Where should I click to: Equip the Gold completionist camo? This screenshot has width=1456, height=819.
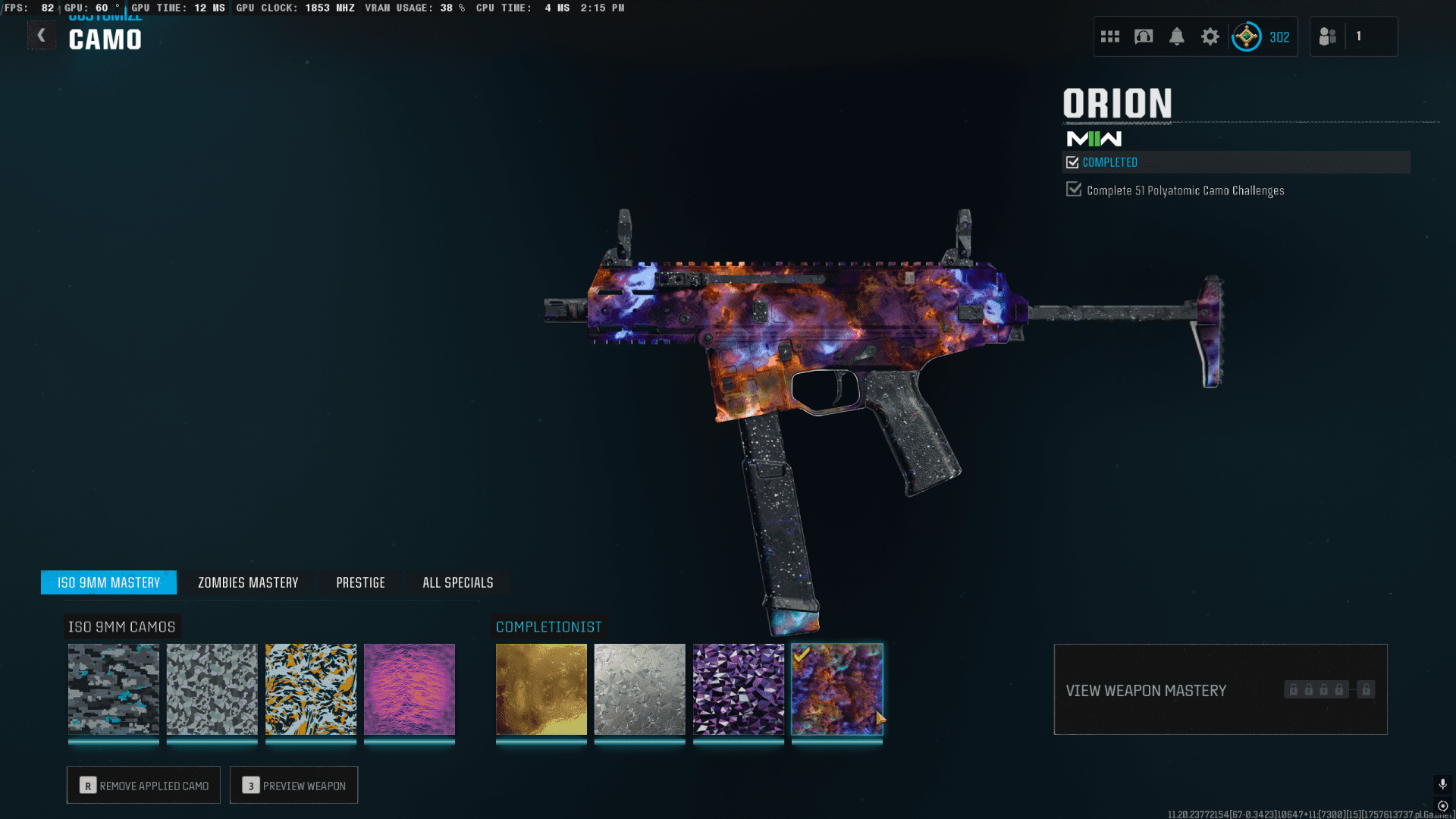[x=541, y=689]
